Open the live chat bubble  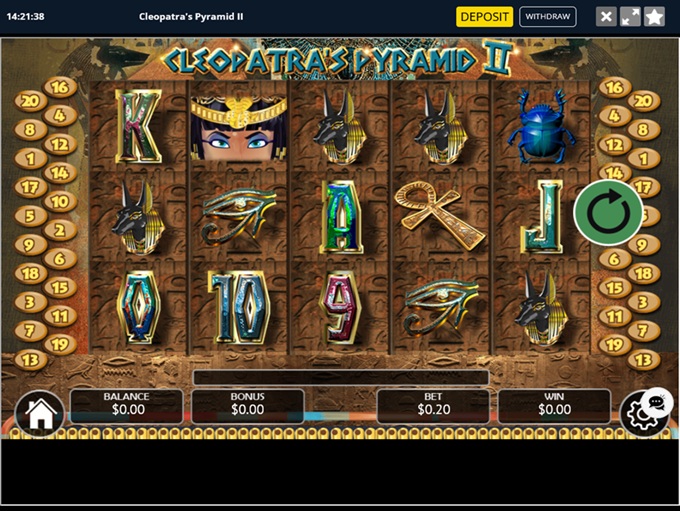(657, 402)
